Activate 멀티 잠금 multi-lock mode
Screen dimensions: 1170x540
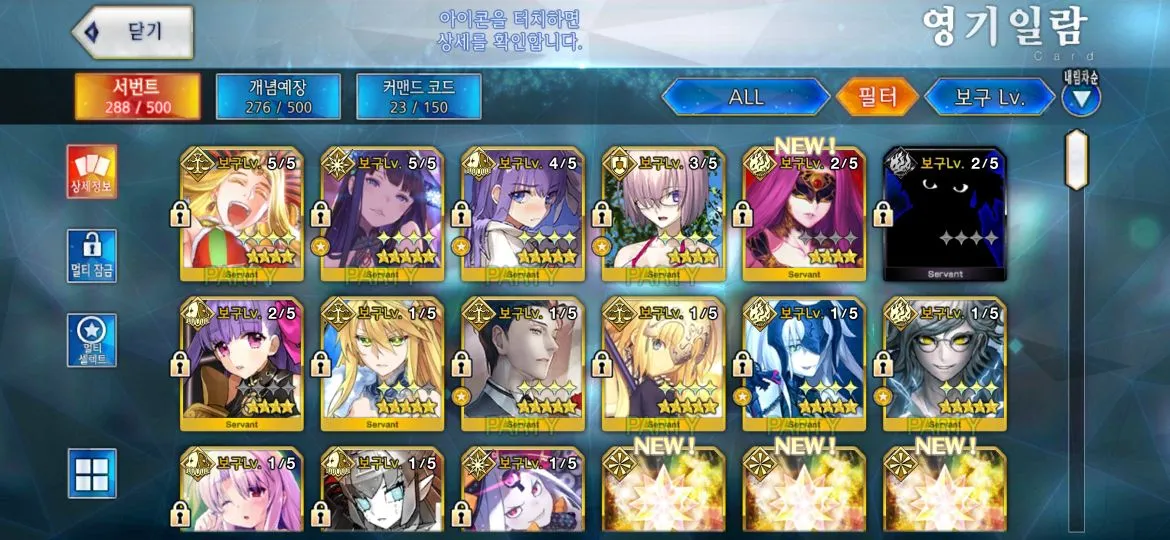[x=92, y=256]
